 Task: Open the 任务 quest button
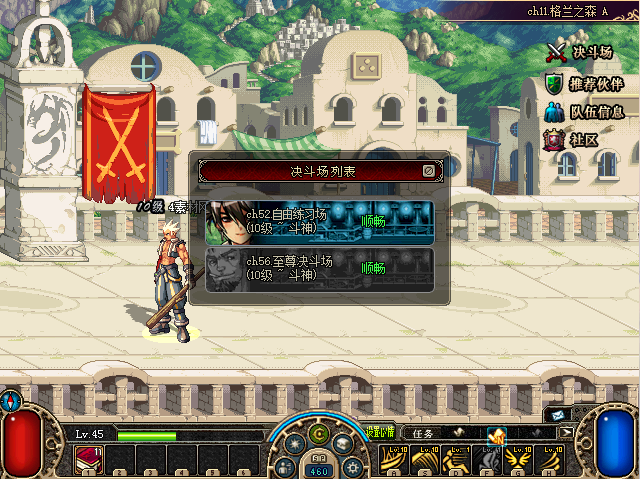coord(423,433)
